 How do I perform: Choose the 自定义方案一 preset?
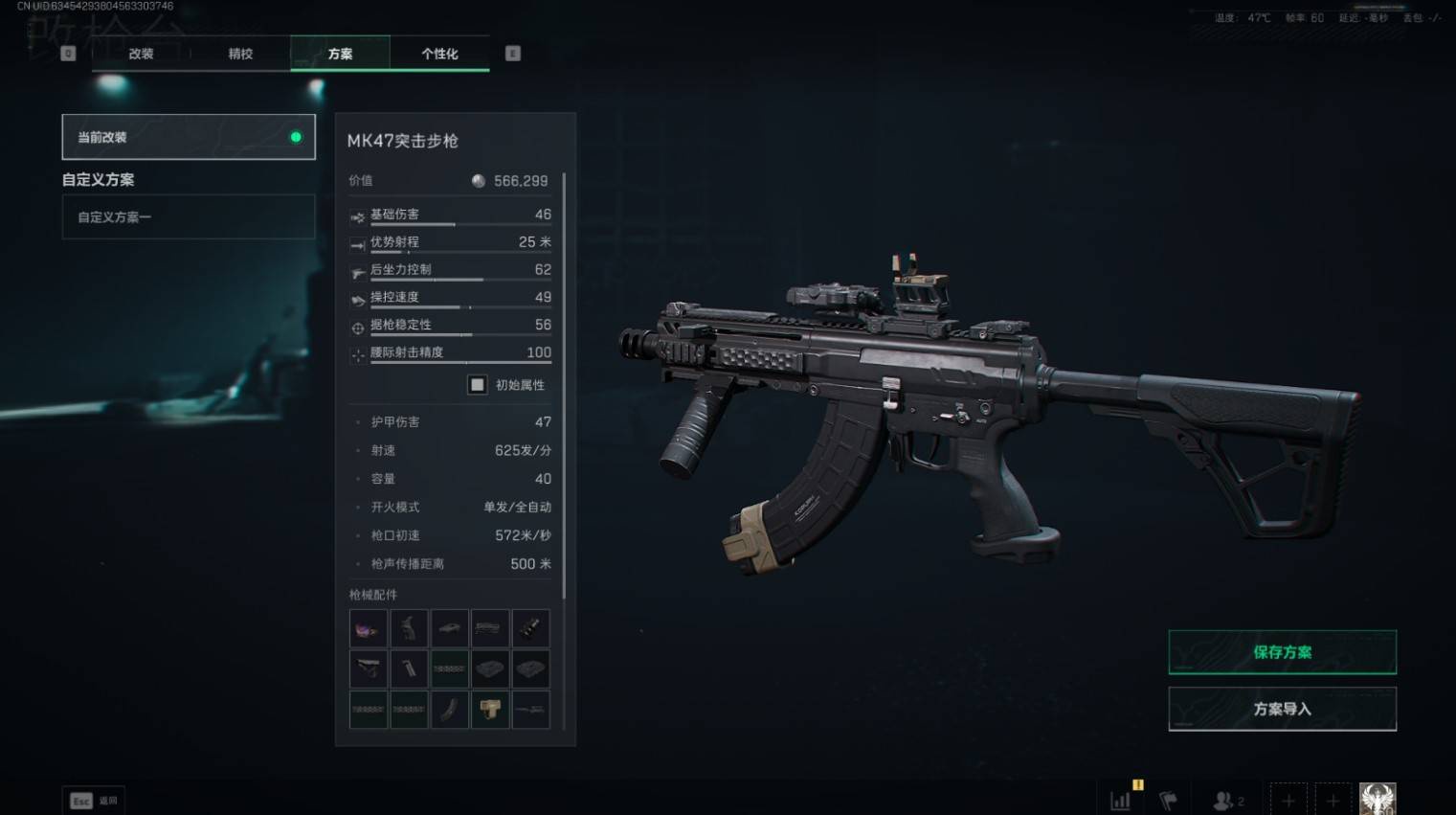(189, 217)
